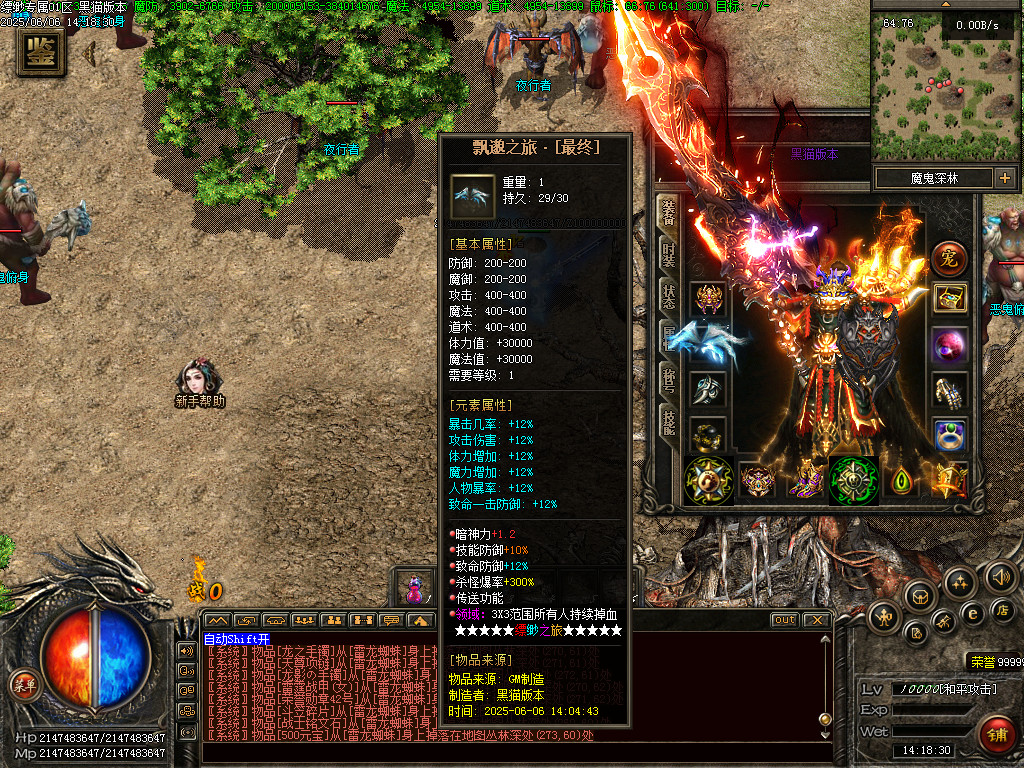Switch to the 装备 equipment tab
The image size is (1024, 768).
point(667,212)
